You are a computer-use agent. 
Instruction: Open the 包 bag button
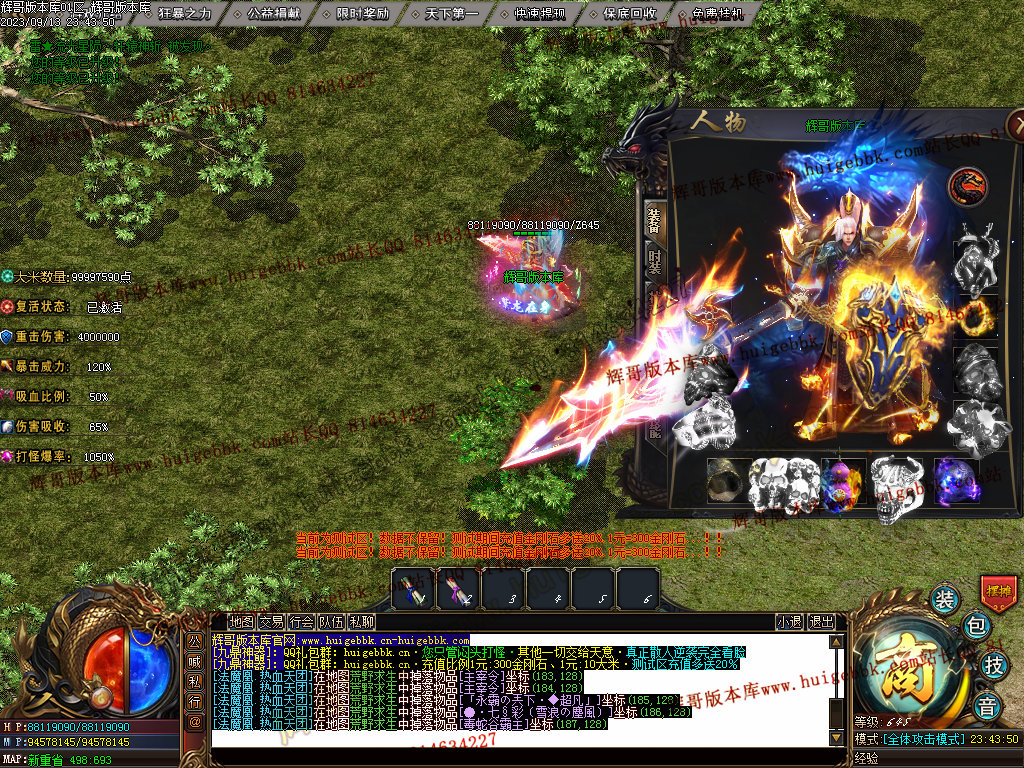click(976, 627)
